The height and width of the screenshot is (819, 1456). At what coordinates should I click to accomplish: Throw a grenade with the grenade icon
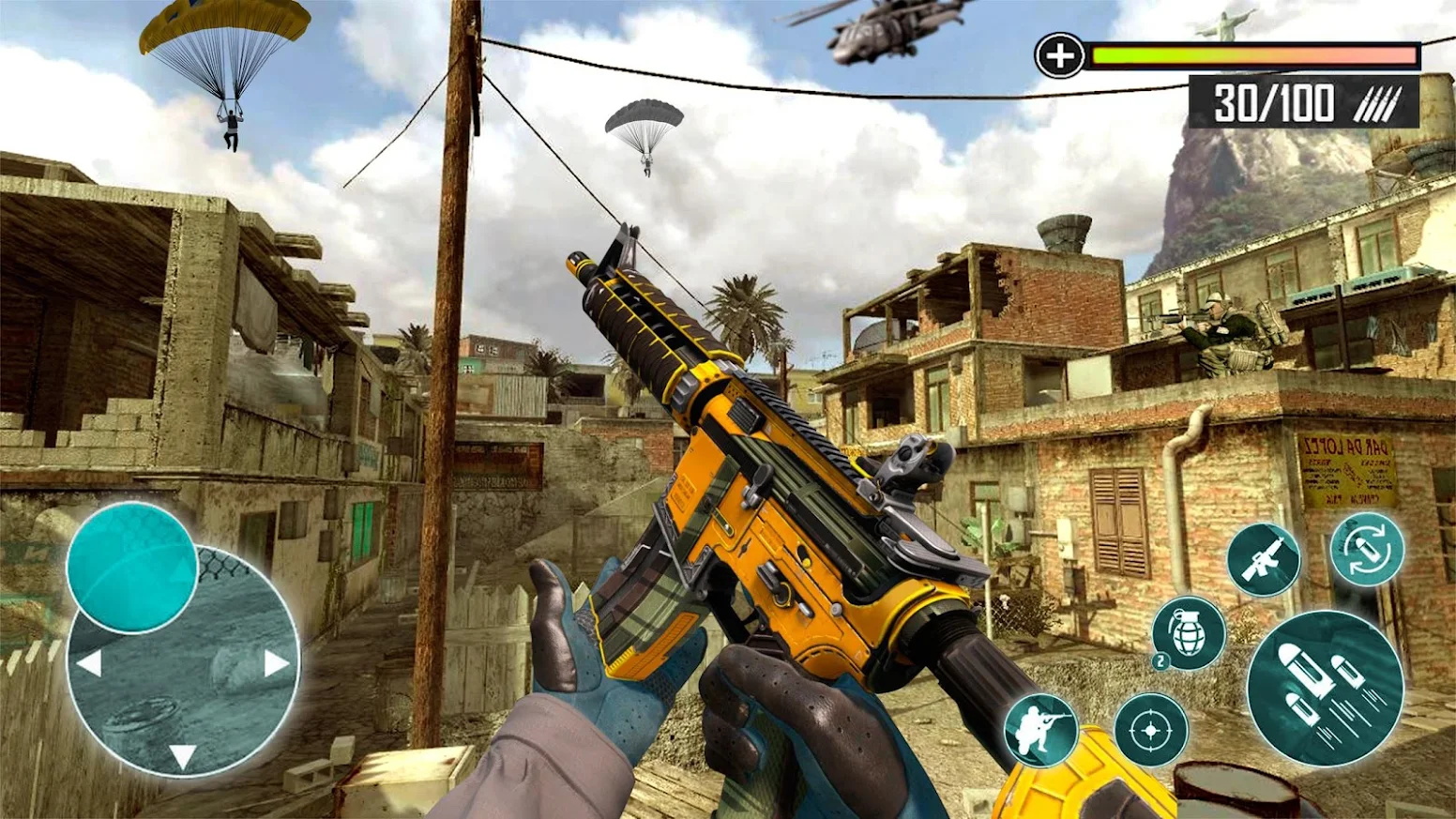(x=1189, y=632)
